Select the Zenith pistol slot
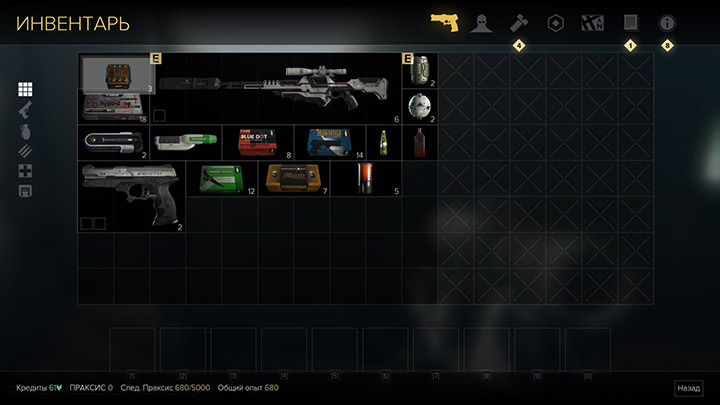This screenshot has width=720, height=405. coord(132,197)
